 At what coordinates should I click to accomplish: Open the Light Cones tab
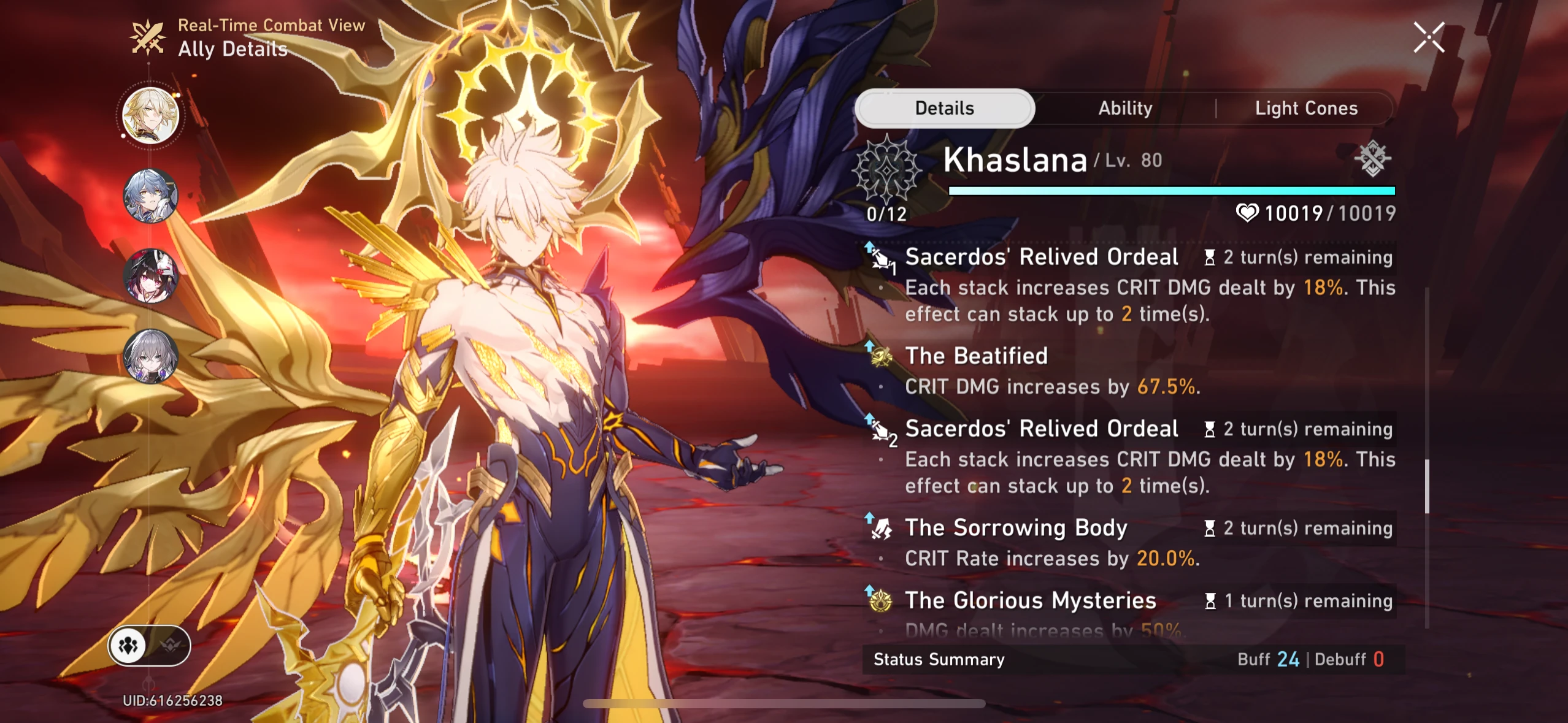coord(1307,108)
